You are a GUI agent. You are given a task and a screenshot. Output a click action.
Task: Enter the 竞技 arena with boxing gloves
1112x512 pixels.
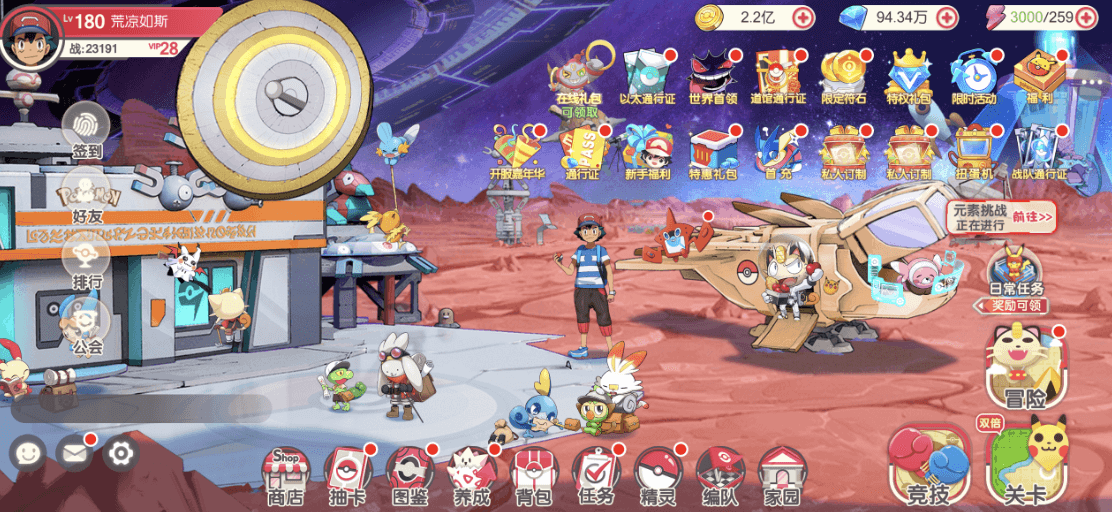(929, 466)
